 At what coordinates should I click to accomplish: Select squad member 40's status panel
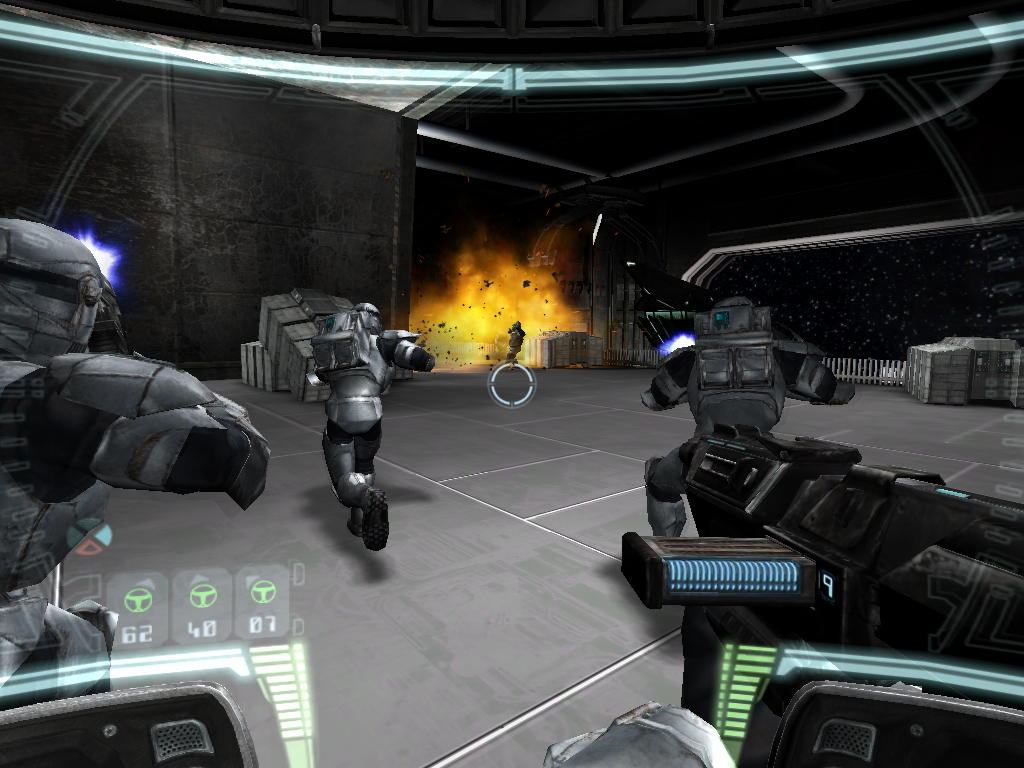point(202,605)
